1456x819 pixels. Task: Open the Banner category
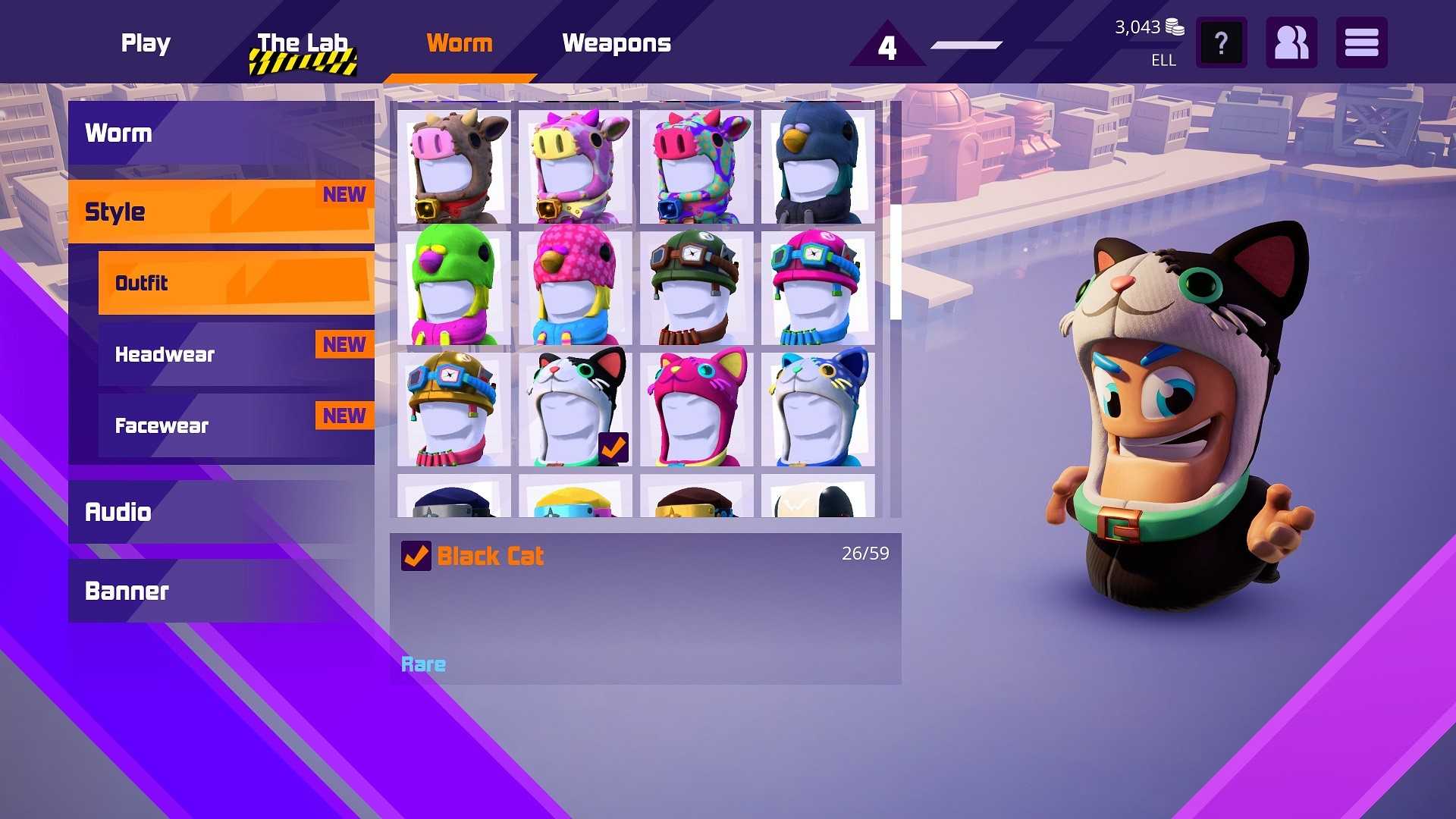pyautogui.click(x=126, y=591)
